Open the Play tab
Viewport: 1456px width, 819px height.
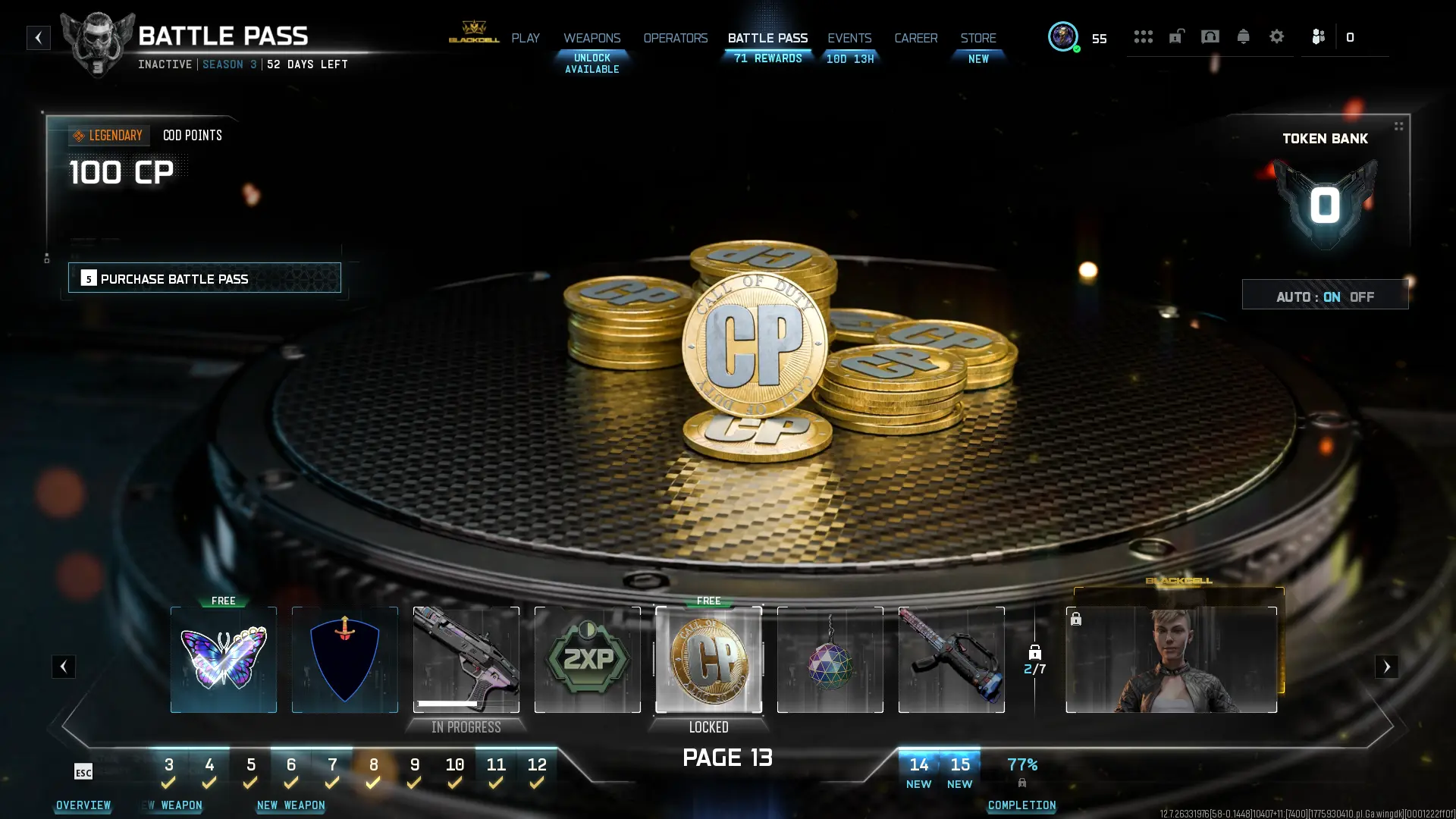click(x=525, y=38)
